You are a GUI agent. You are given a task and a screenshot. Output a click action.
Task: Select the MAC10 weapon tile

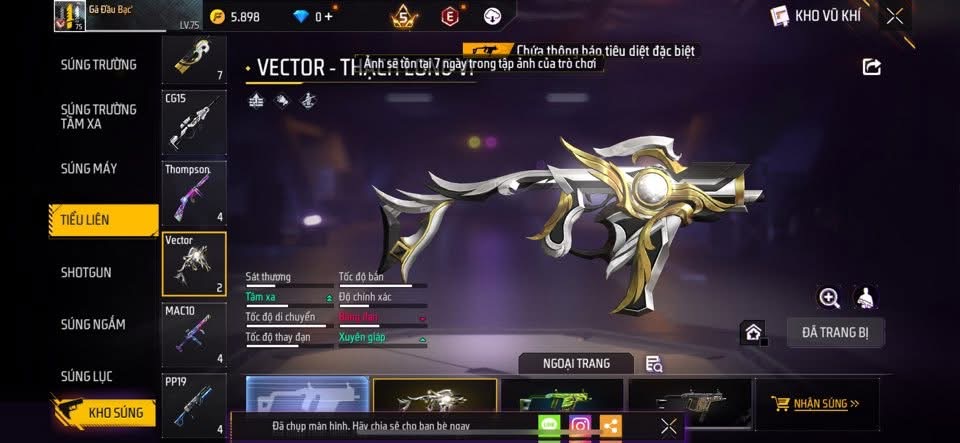coord(194,334)
